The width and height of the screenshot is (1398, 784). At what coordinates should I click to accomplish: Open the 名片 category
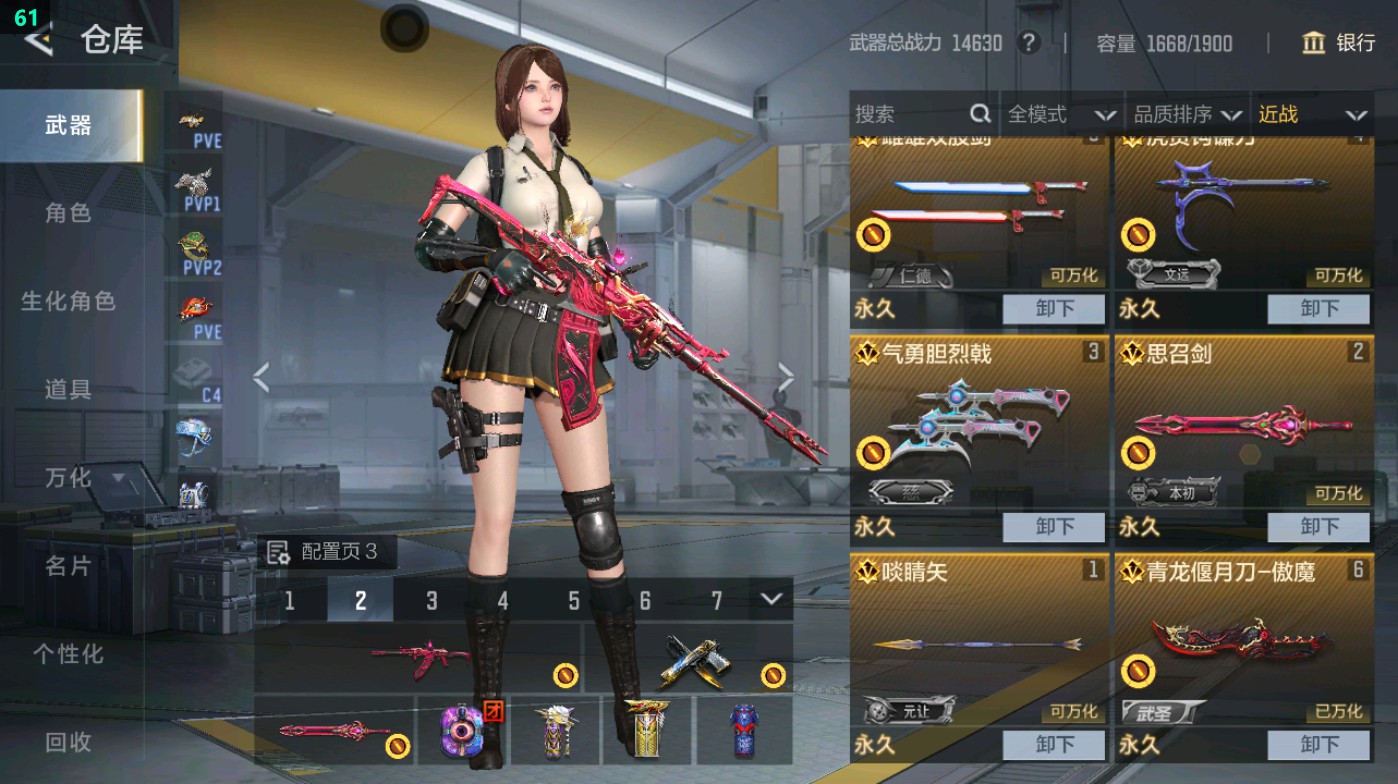coord(68,566)
